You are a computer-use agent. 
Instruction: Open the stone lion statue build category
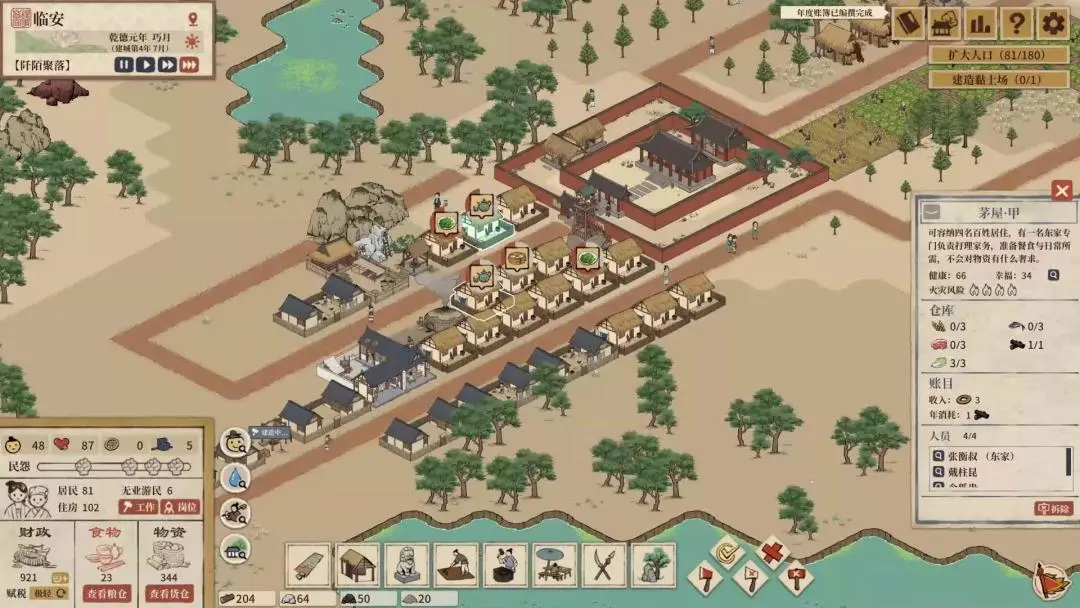click(x=406, y=565)
